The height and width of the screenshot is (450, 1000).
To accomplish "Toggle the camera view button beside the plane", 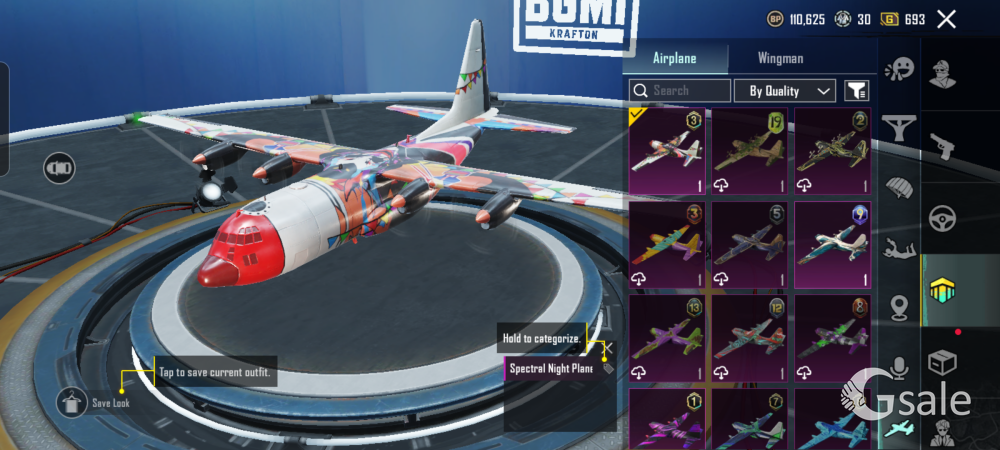I will [x=59, y=167].
